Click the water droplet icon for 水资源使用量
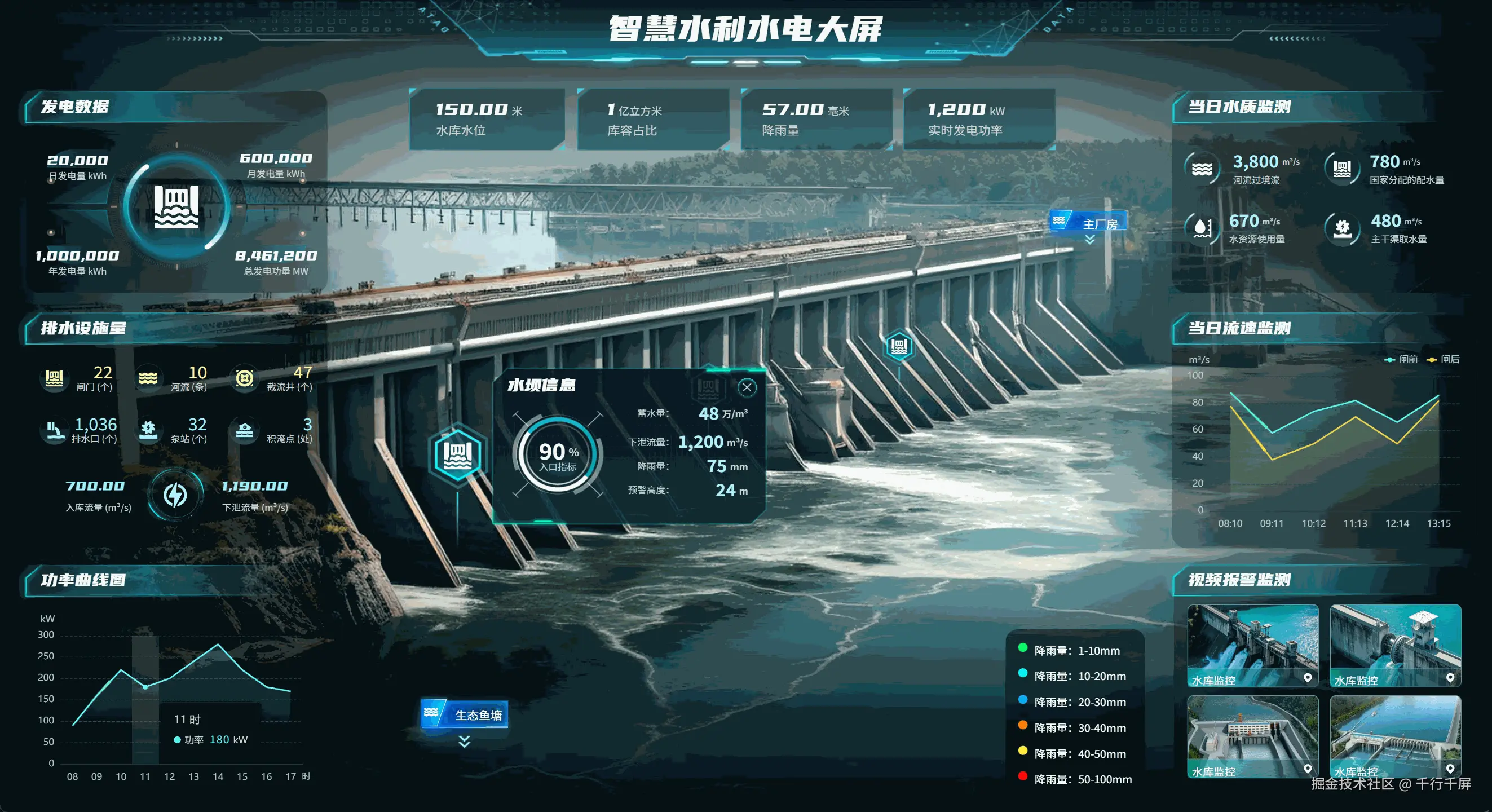This screenshot has width=1492, height=812. pyautogui.click(x=1202, y=228)
